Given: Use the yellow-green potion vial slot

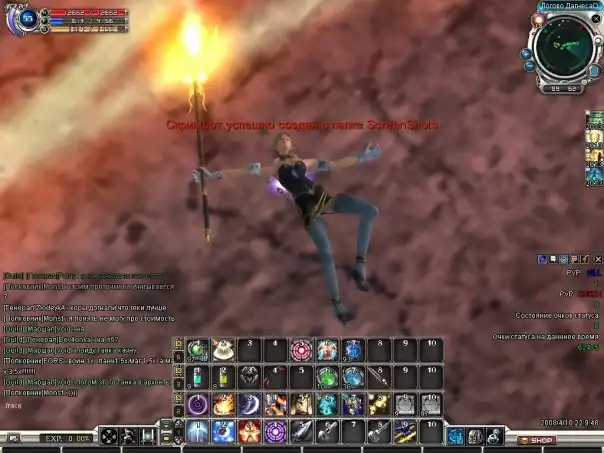Looking at the screenshot, I should click(x=224, y=377).
